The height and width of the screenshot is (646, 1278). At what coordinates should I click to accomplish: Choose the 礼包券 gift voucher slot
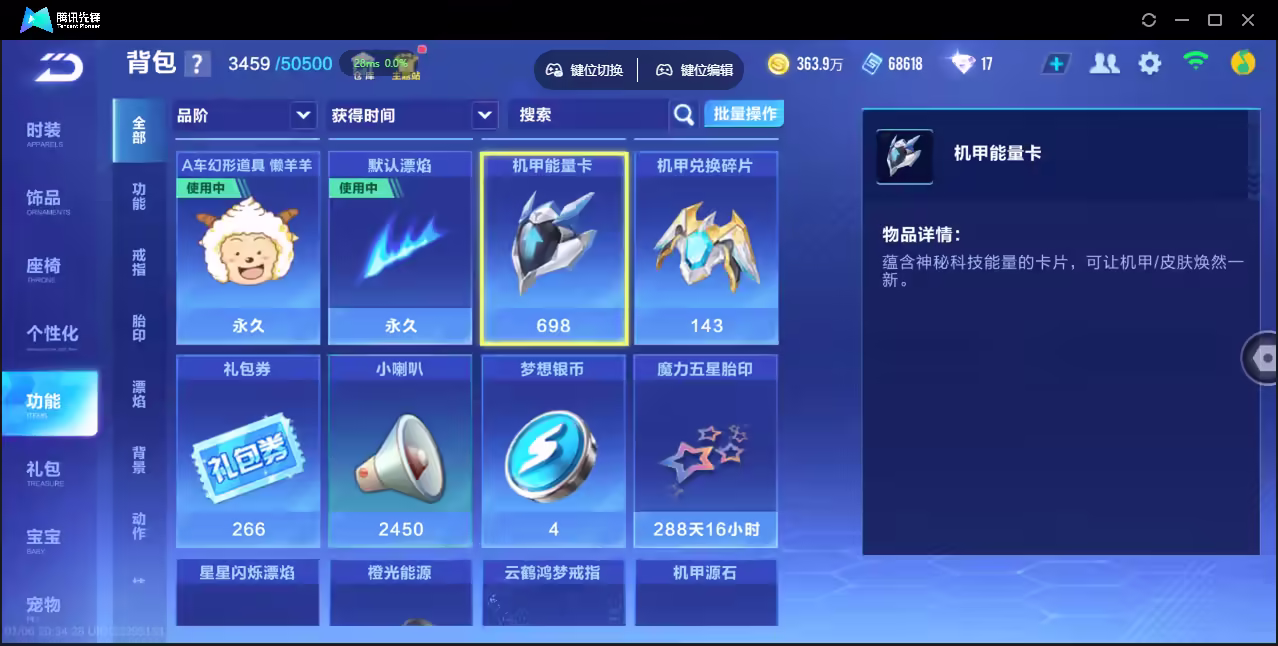248,452
